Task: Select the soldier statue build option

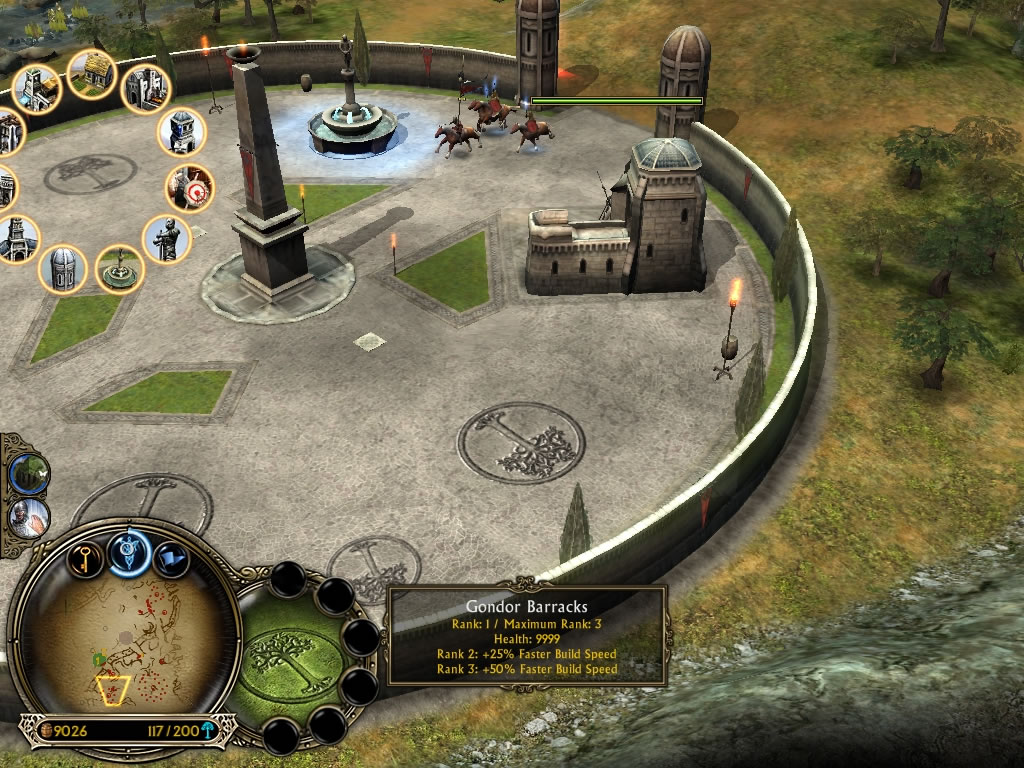Action: click(x=166, y=240)
